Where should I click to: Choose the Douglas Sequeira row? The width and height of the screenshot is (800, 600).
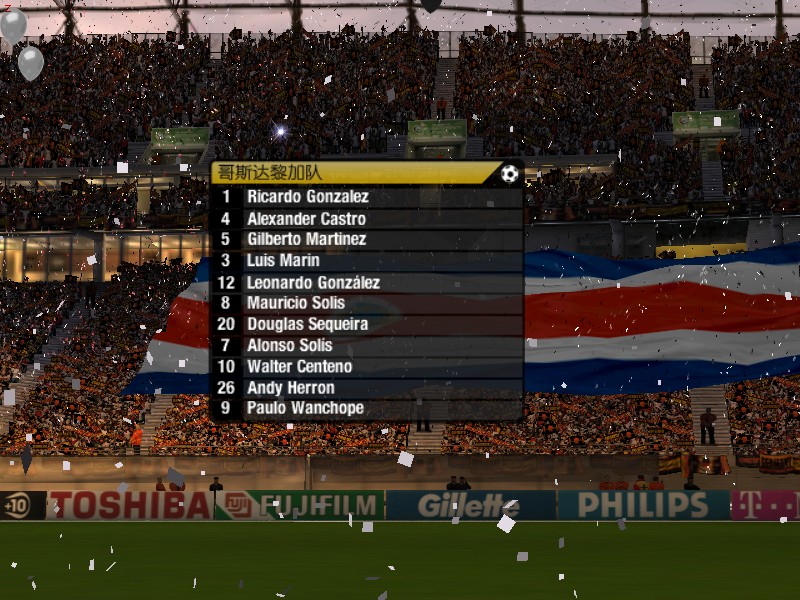[x=307, y=324]
